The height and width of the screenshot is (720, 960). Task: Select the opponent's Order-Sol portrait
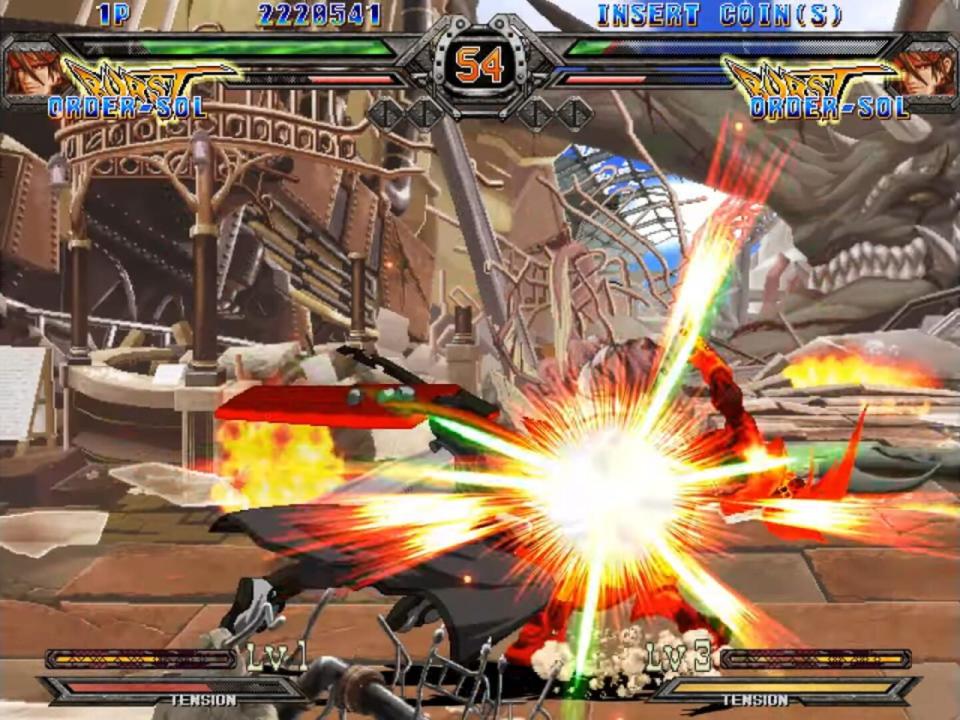928,73
